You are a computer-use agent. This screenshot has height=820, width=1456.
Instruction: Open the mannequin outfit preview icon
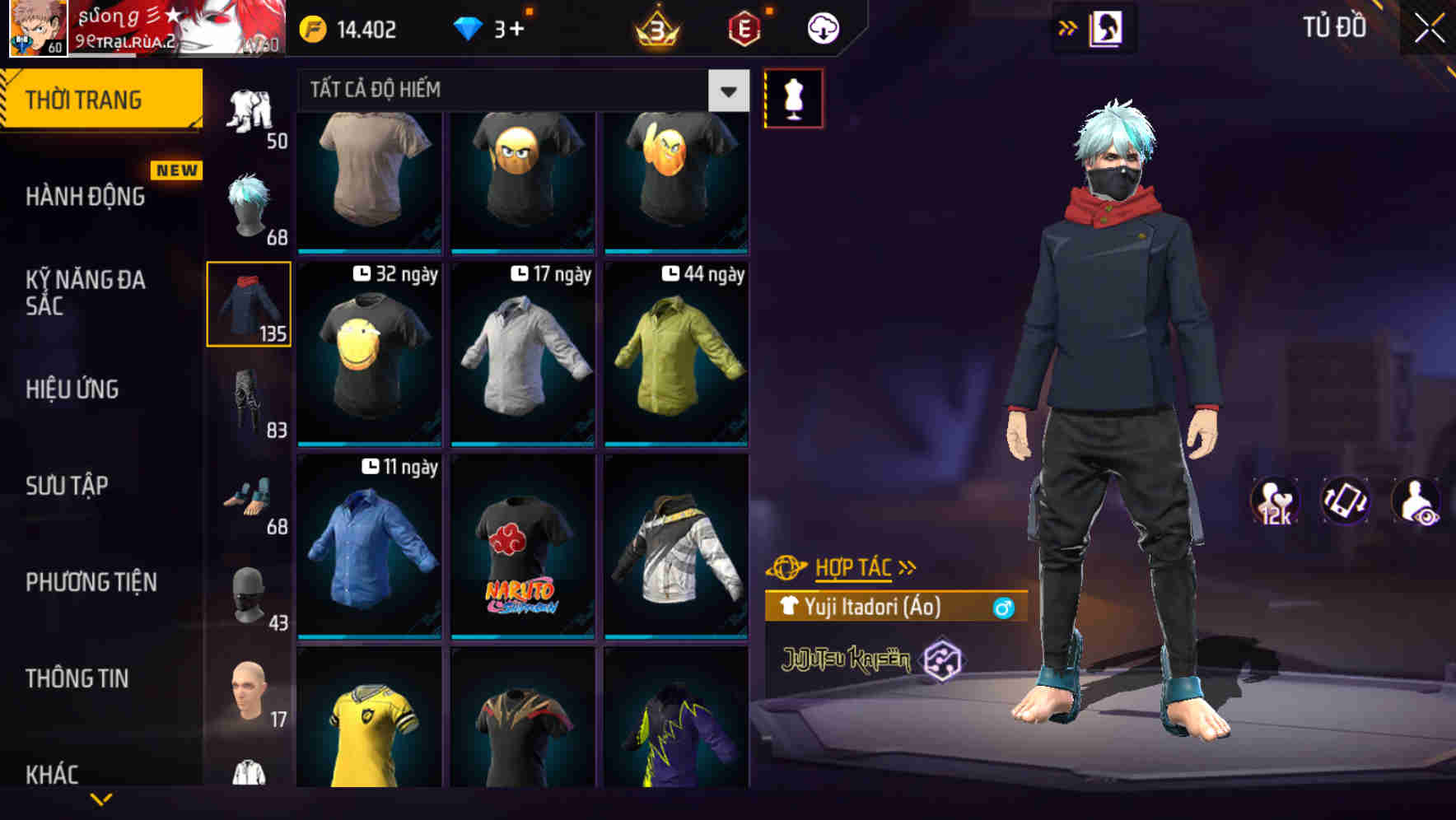point(793,97)
